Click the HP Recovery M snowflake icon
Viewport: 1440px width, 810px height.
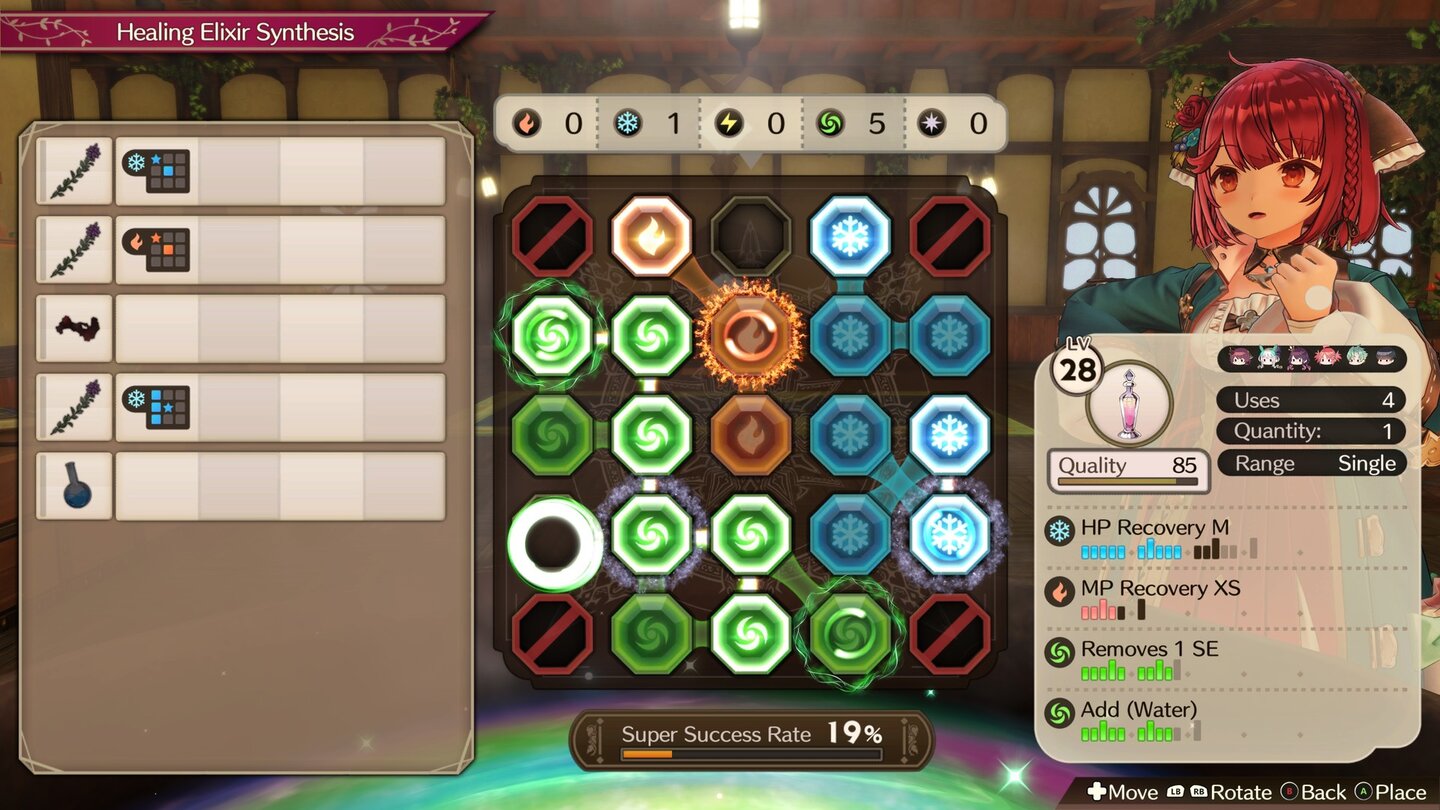[x=1057, y=527]
